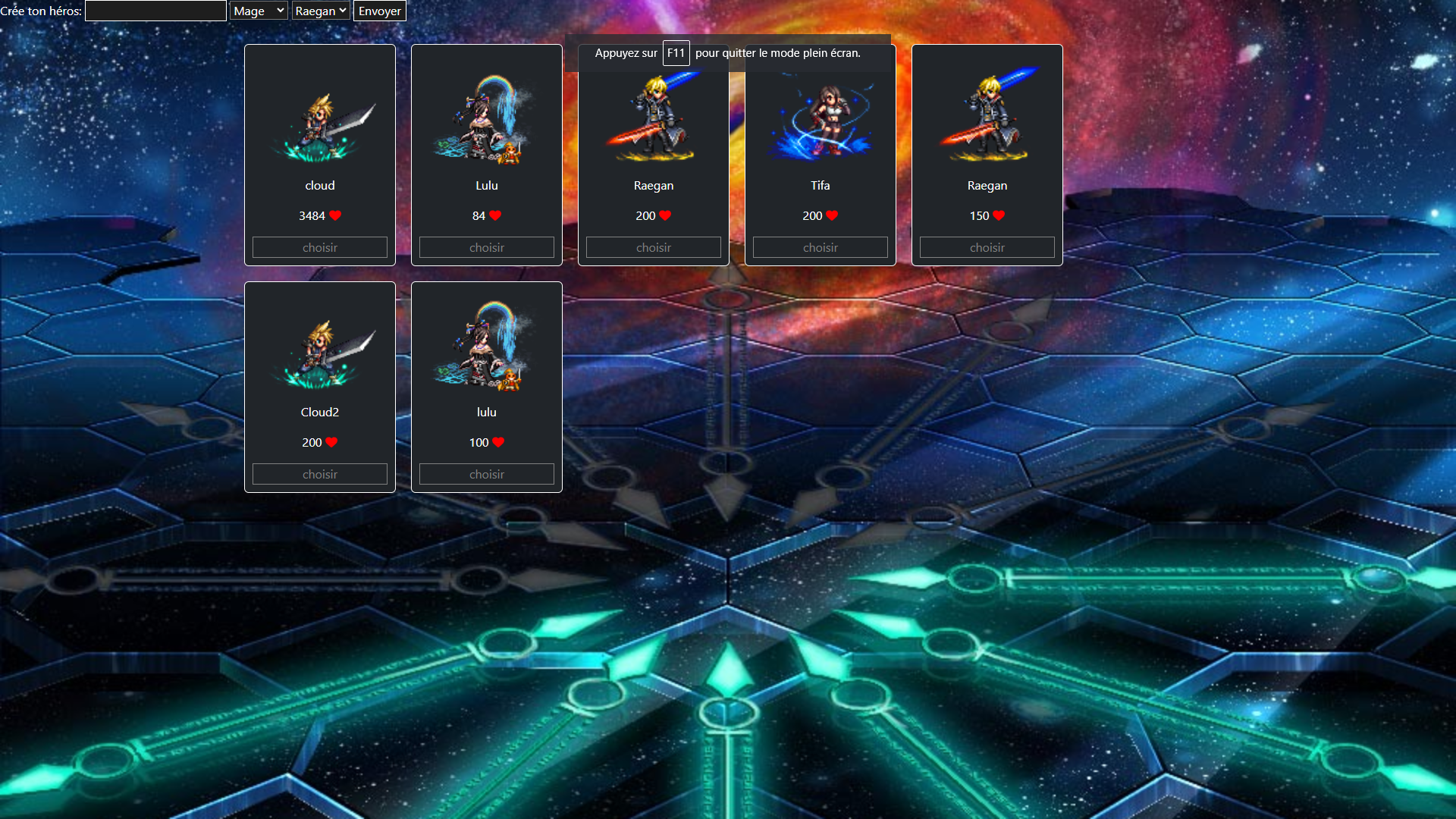Pick choisir under lulu with 100 health

pyautogui.click(x=487, y=474)
